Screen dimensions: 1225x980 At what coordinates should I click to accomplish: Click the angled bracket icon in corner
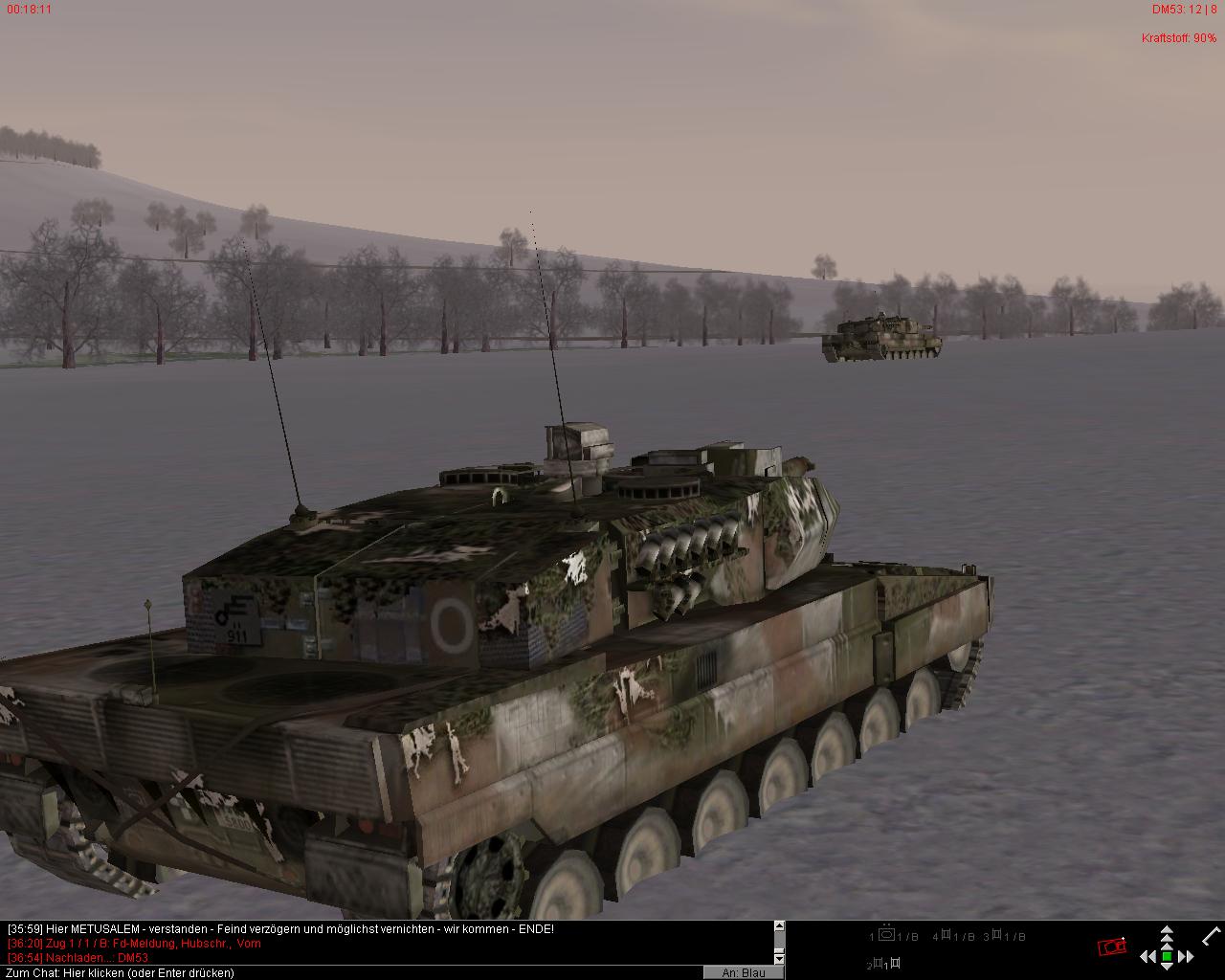pos(1211,935)
